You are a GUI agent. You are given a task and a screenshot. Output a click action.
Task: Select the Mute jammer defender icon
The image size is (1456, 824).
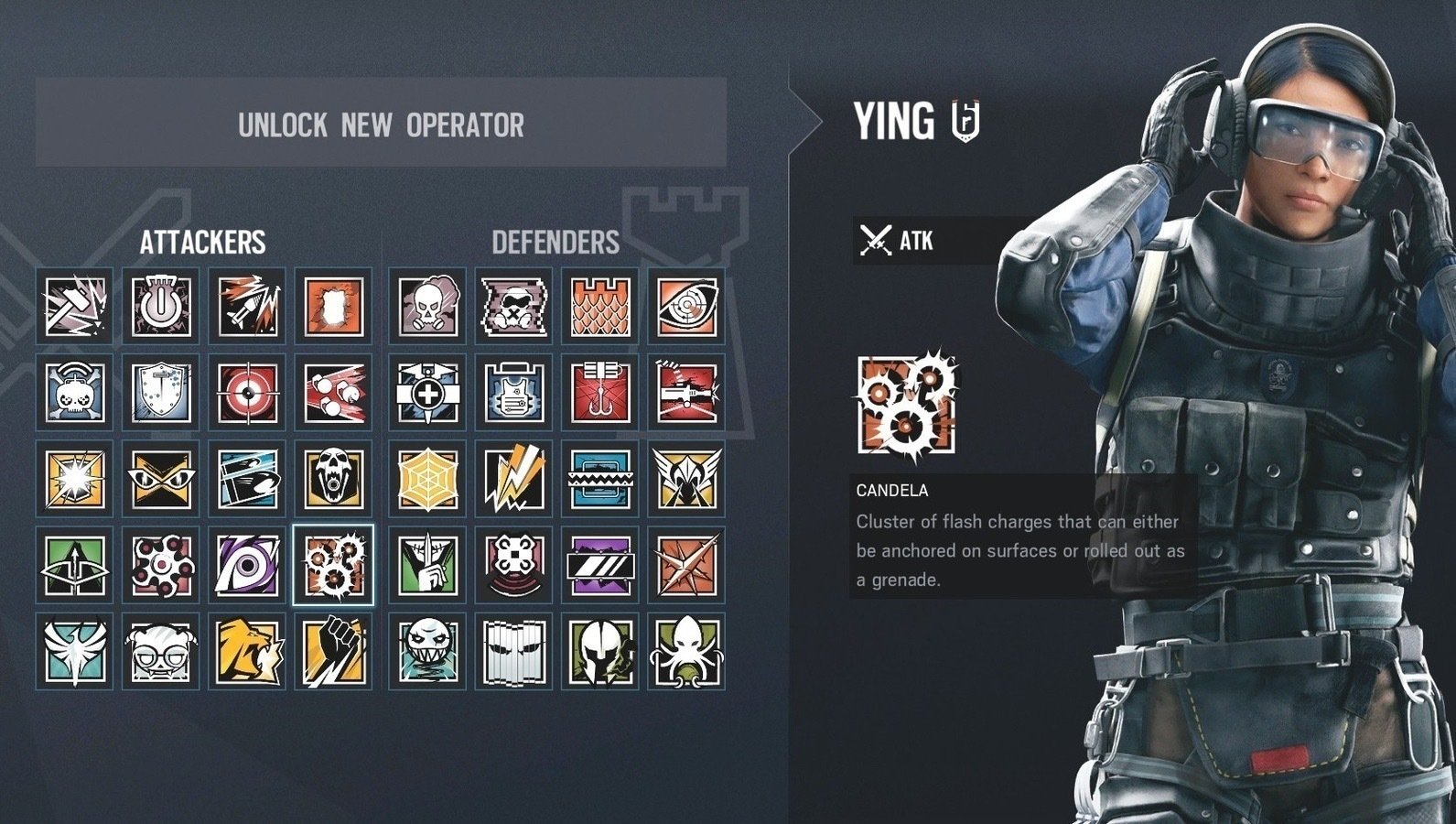click(512, 306)
